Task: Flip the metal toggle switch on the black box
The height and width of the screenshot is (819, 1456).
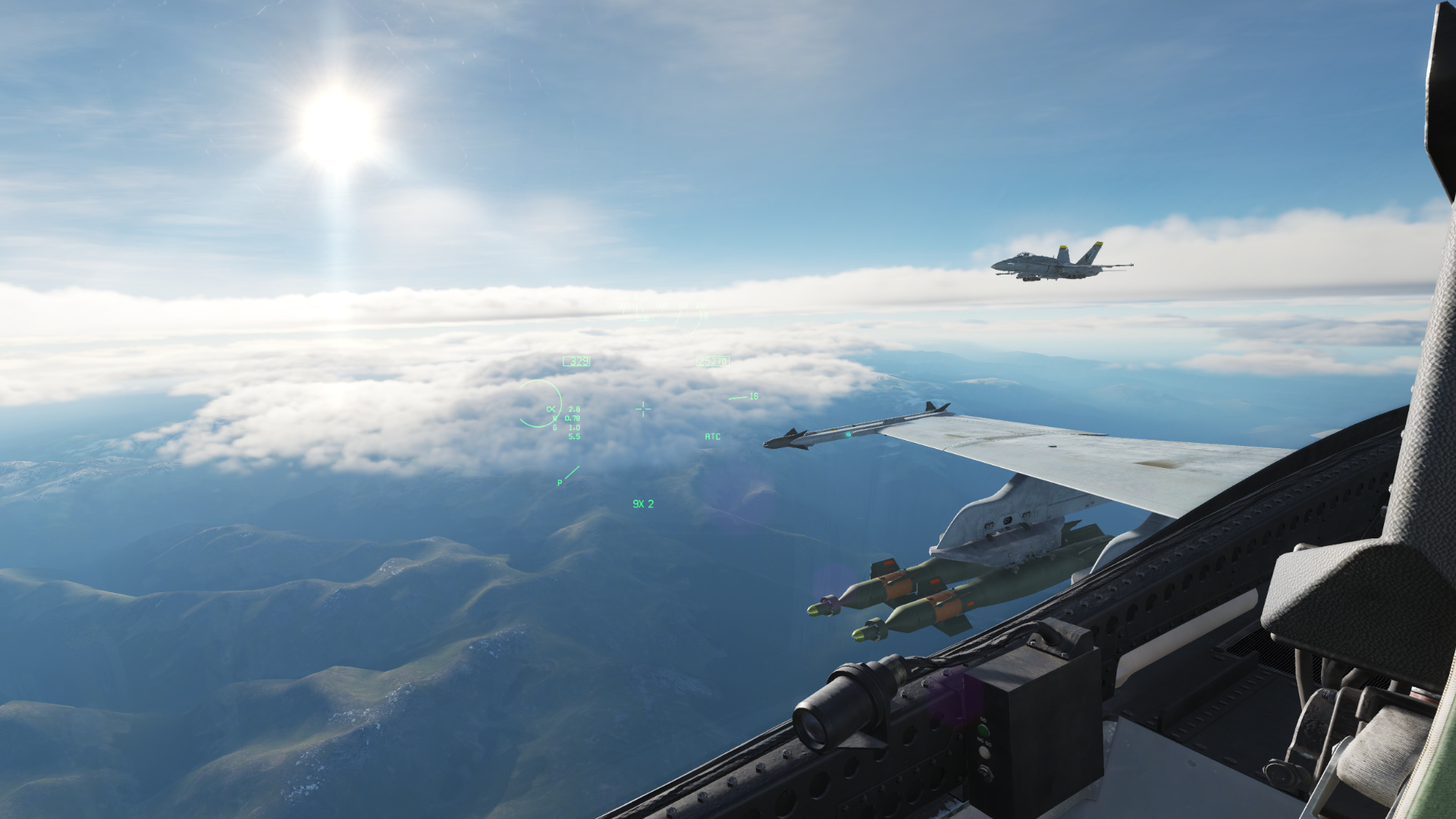Action: (x=985, y=772)
